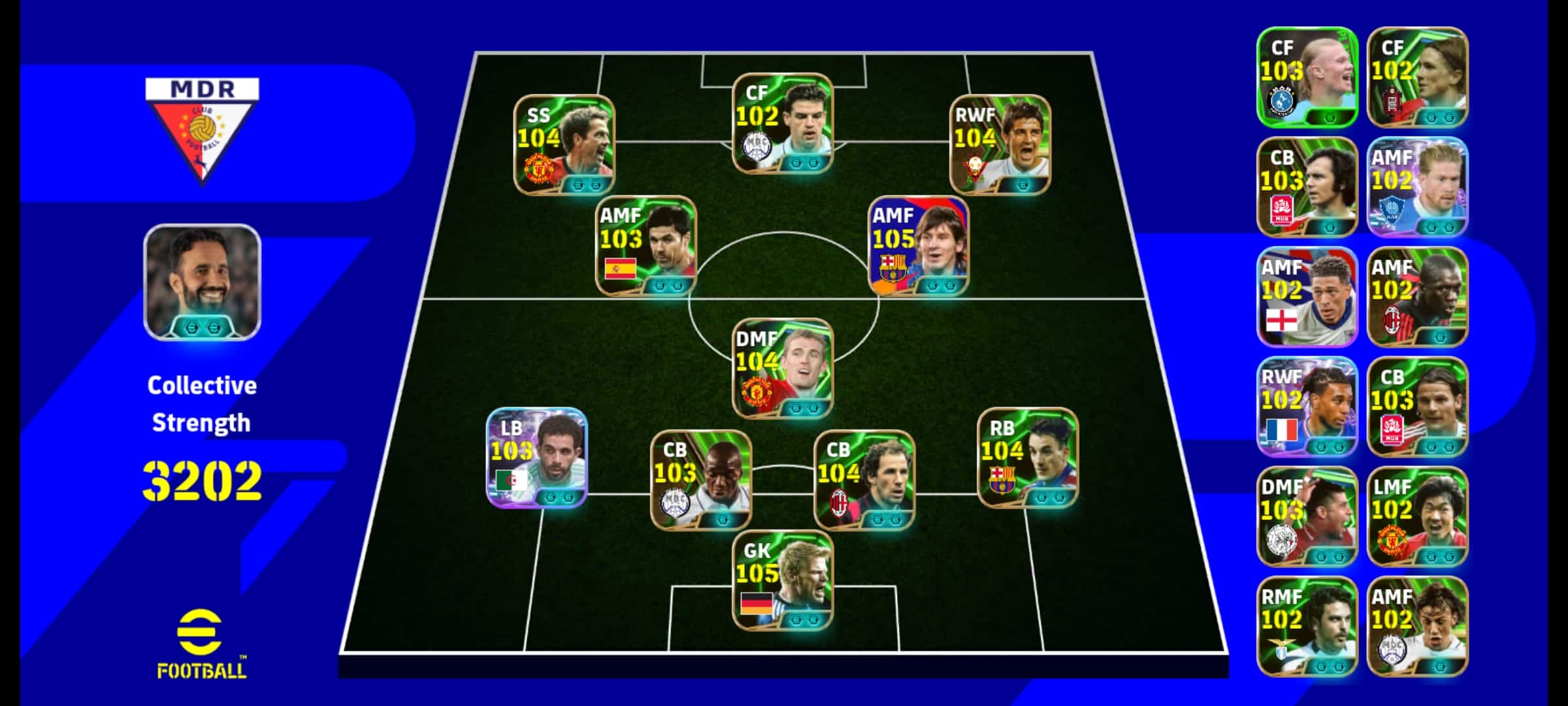This screenshot has height=706, width=1568.
Task: Pick the AMF 102 England substitute card
Action: [1307, 297]
